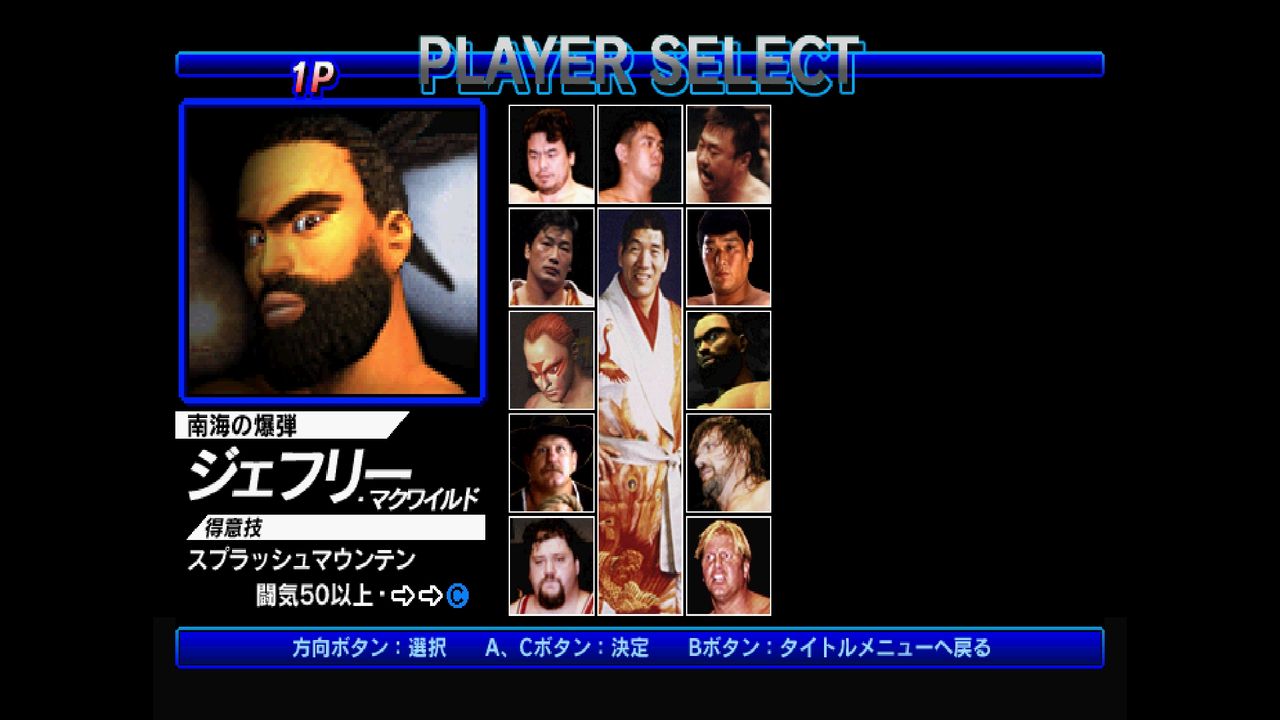The image size is (1280, 720).
Task: Pick the cowboy-hat wrestler in the grid
Action: click(x=550, y=461)
